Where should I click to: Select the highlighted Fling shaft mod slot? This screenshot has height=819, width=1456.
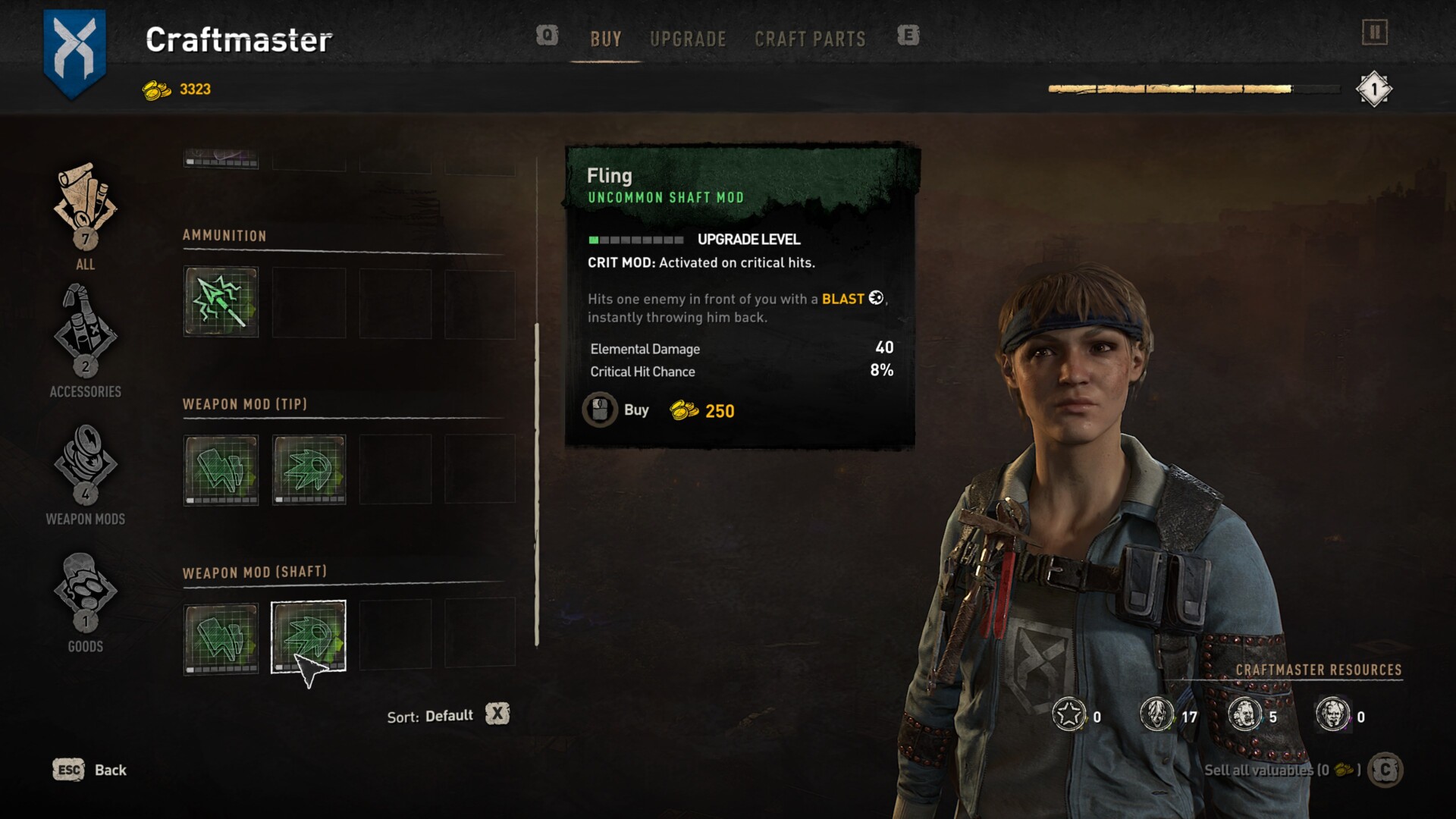click(309, 637)
